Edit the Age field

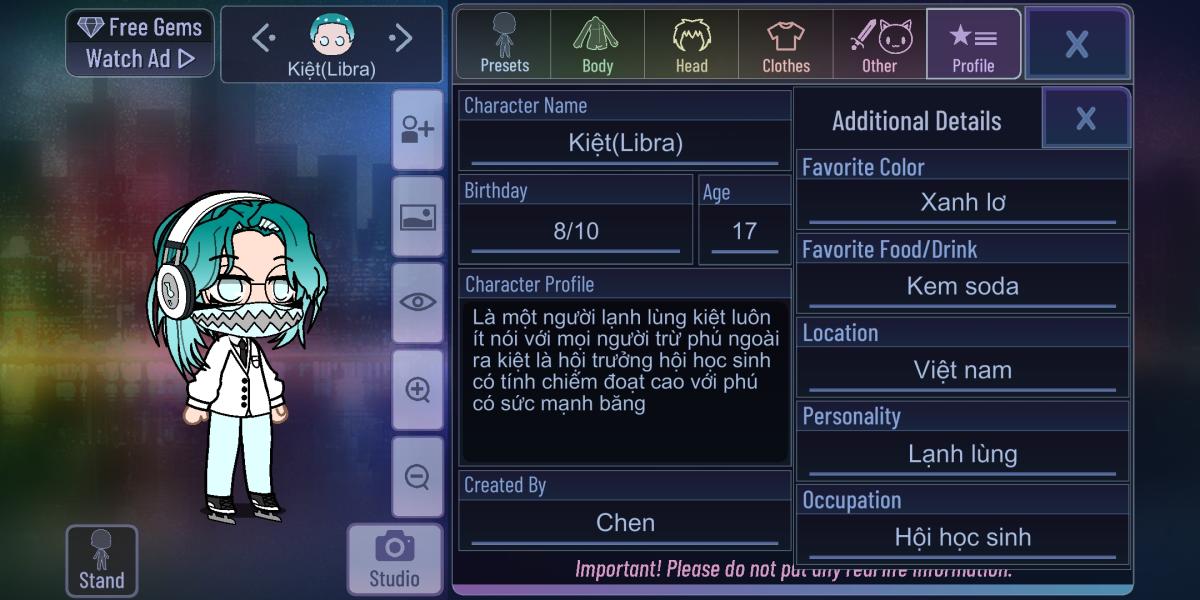[744, 232]
